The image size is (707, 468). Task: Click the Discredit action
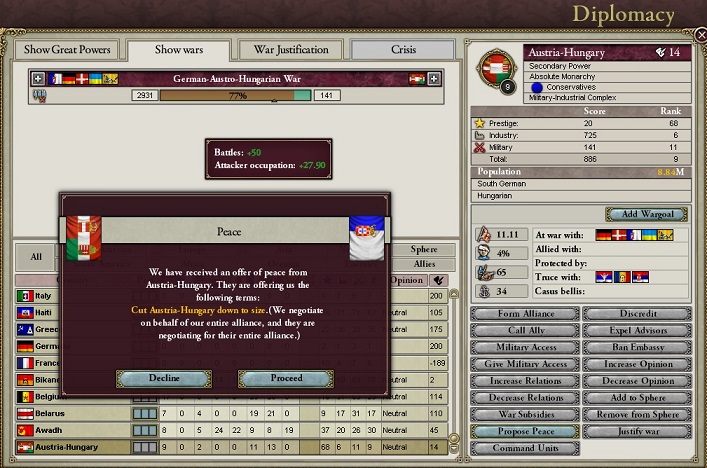[x=639, y=313]
